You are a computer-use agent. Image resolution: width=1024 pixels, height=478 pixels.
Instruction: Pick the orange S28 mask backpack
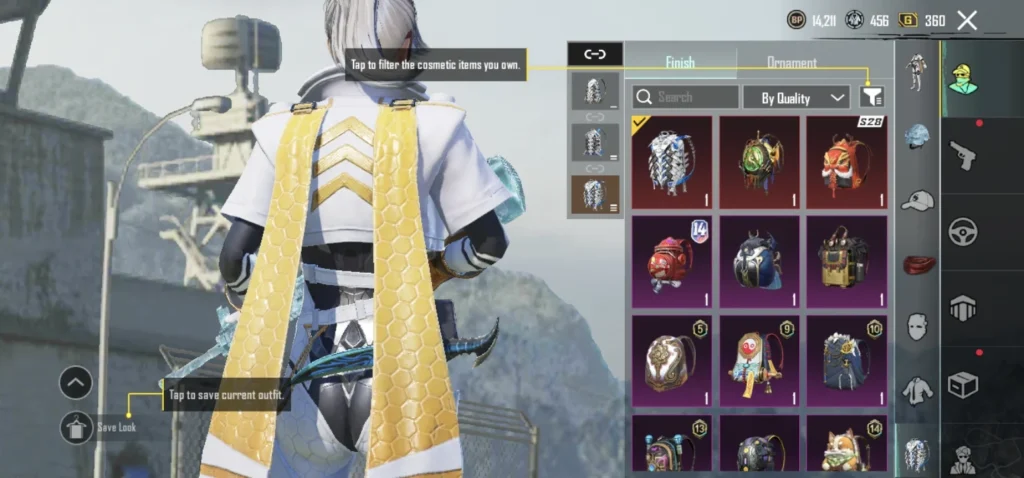[x=846, y=162]
